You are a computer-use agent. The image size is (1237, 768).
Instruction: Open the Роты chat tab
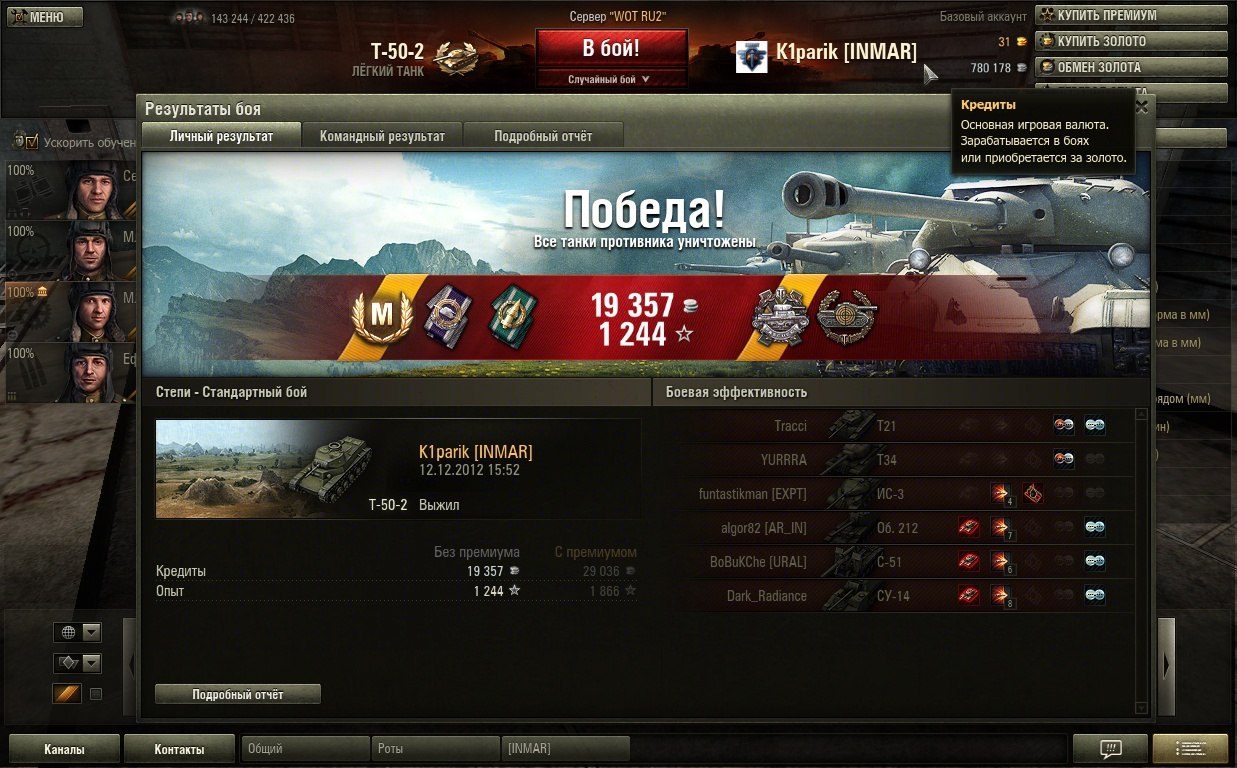435,749
